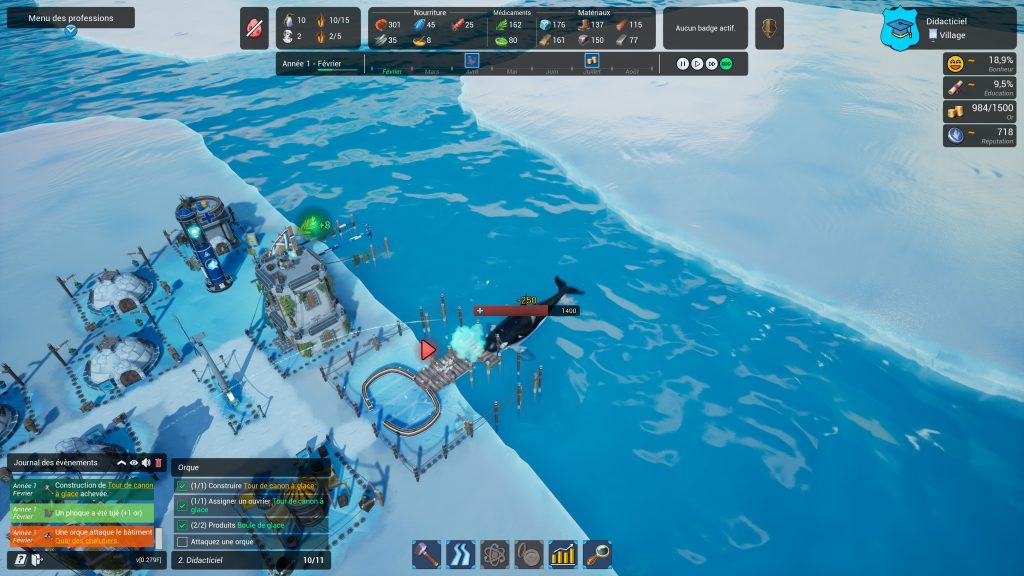Mute the event journal sound
This screenshot has width=1024, height=576.
pyautogui.click(x=146, y=463)
